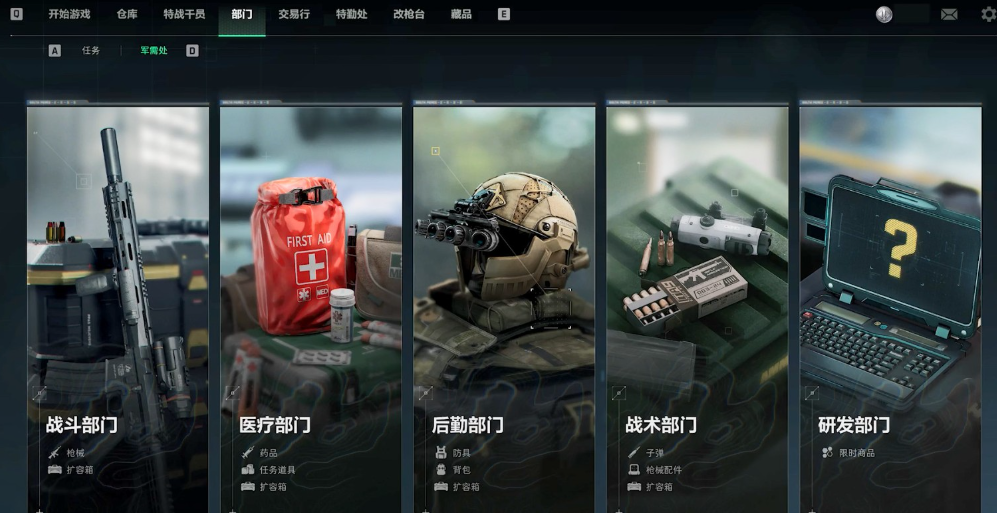
Task: Switch to the 任务 sub-tab
Action: tap(91, 50)
